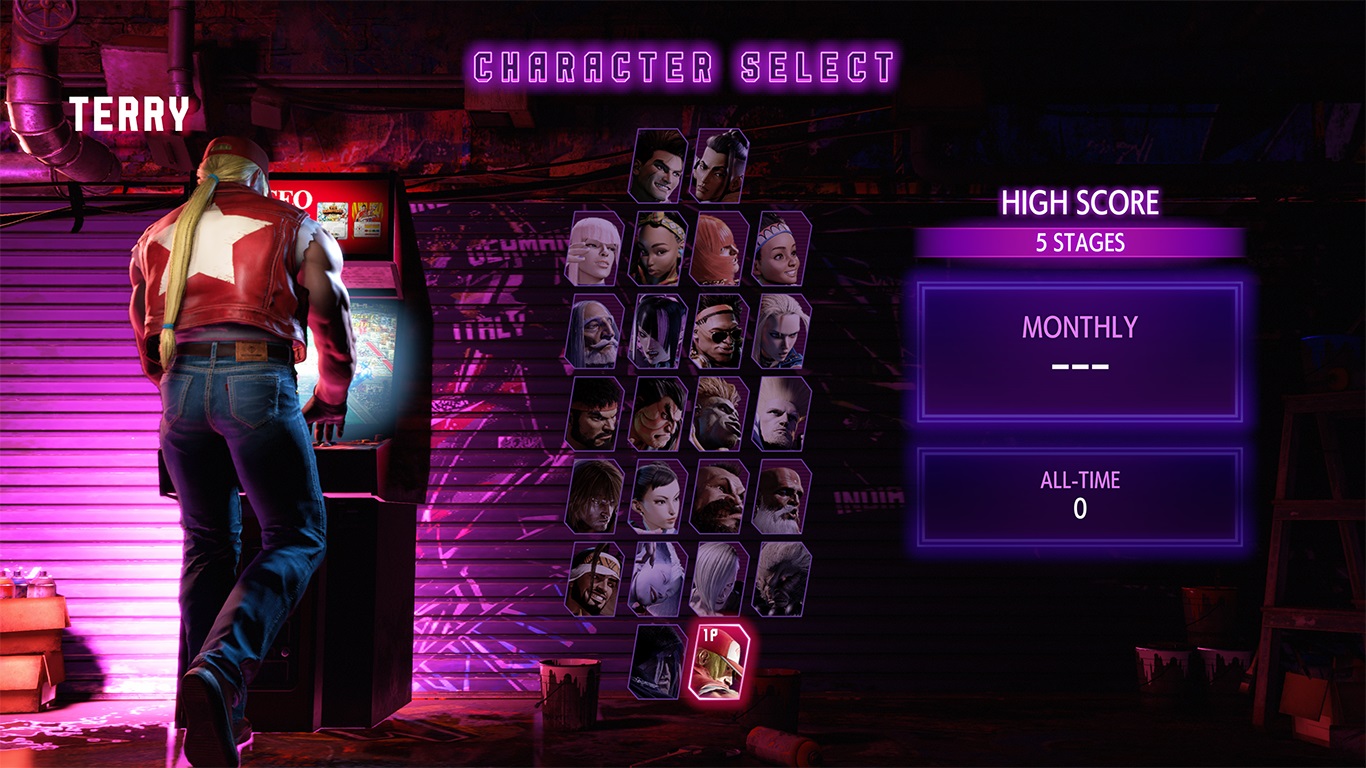Select Dee Jay wearing sunglasses
The height and width of the screenshot is (768, 1366).
[x=719, y=332]
